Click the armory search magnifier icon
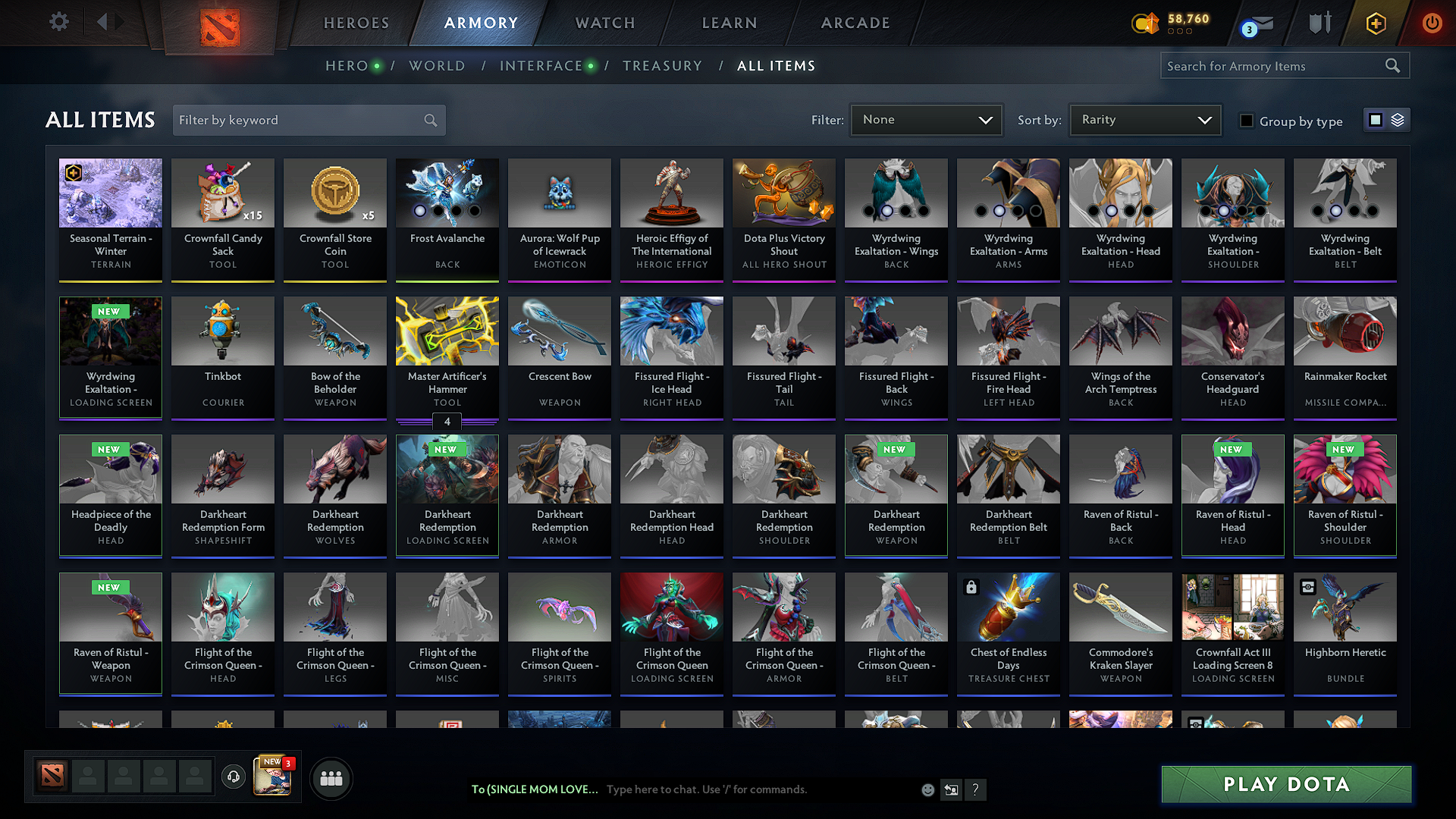This screenshot has height=819, width=1456. tap(1393, 65)
